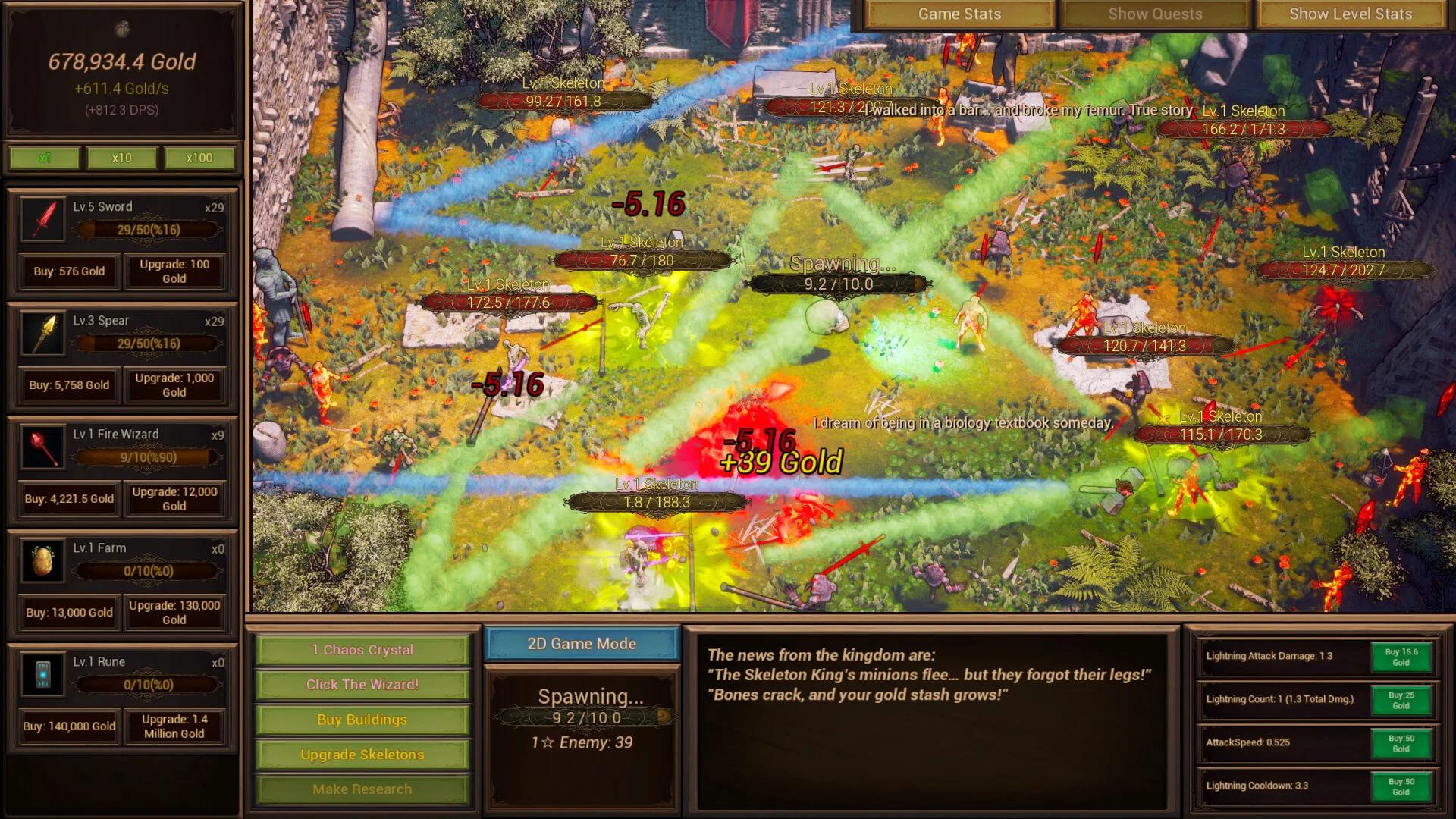Set purchase multiplier to x100
The height and width of the screenshot is (819, 1456).
[x=199, y=158]
